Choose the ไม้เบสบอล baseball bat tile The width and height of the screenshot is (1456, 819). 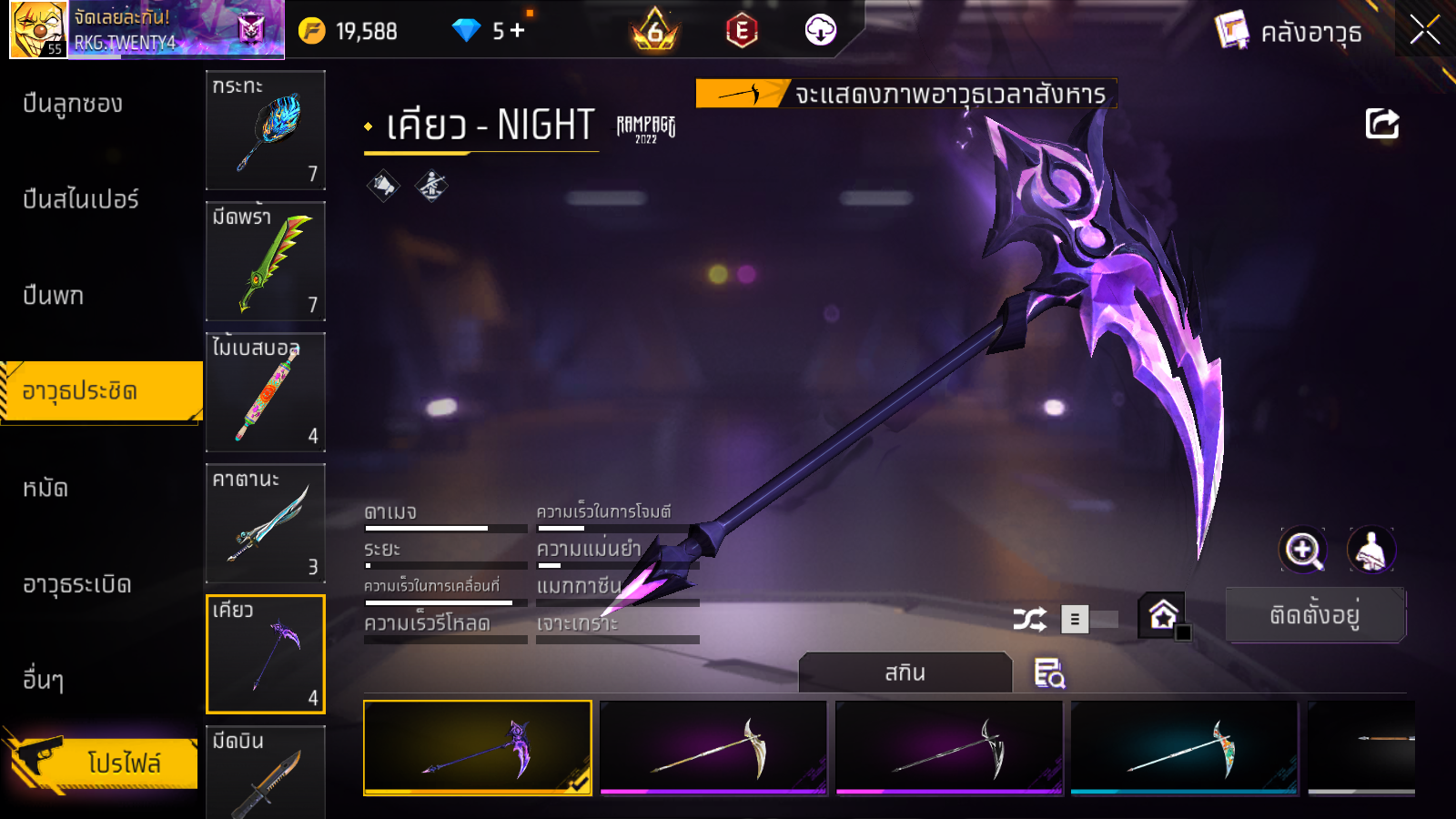266,392
